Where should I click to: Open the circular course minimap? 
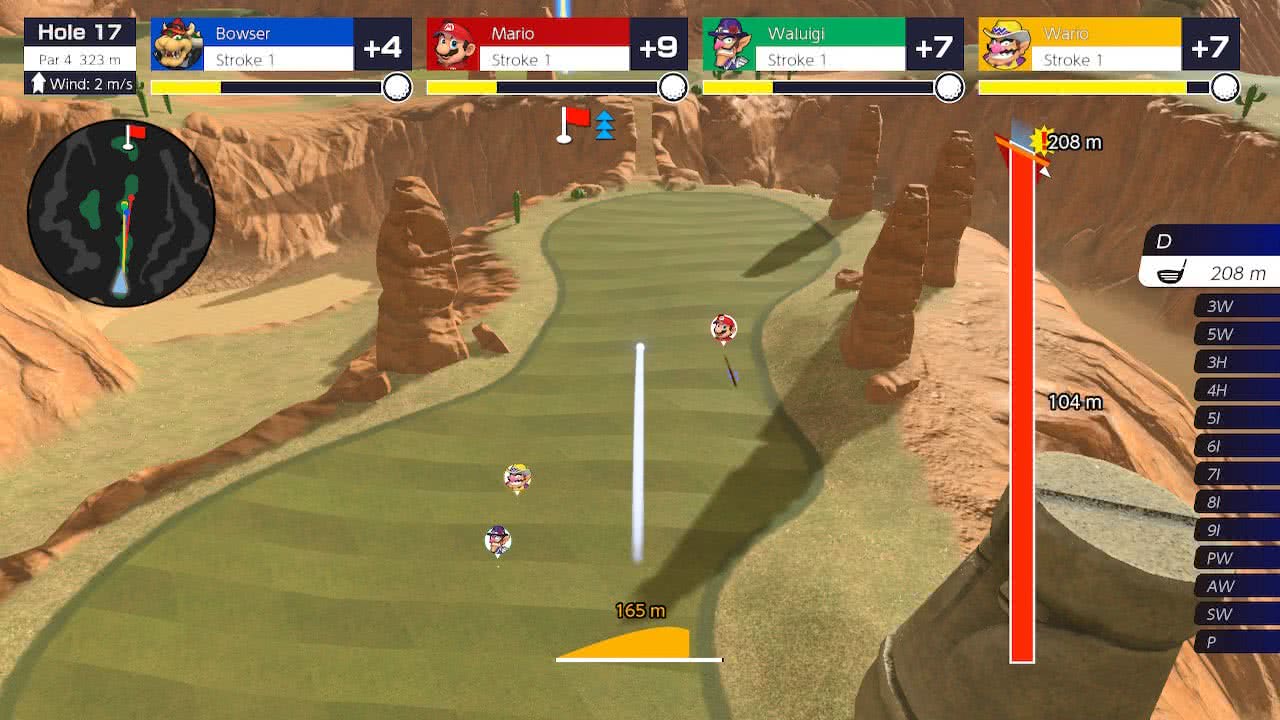coord(121,212)
